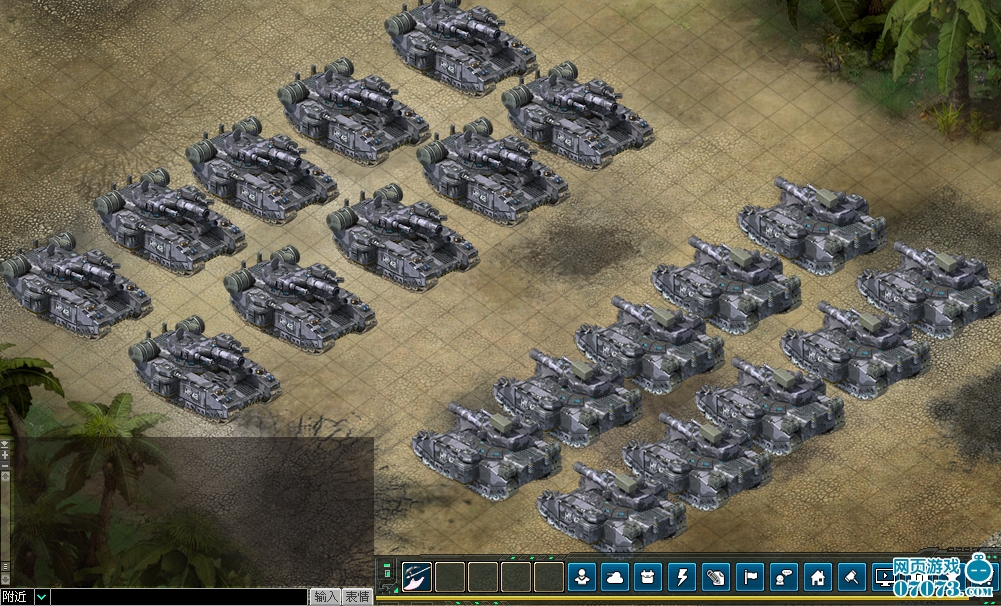Shrink the chat window with minus button
Screen dimensions: 1001x606
pos(5,465)
